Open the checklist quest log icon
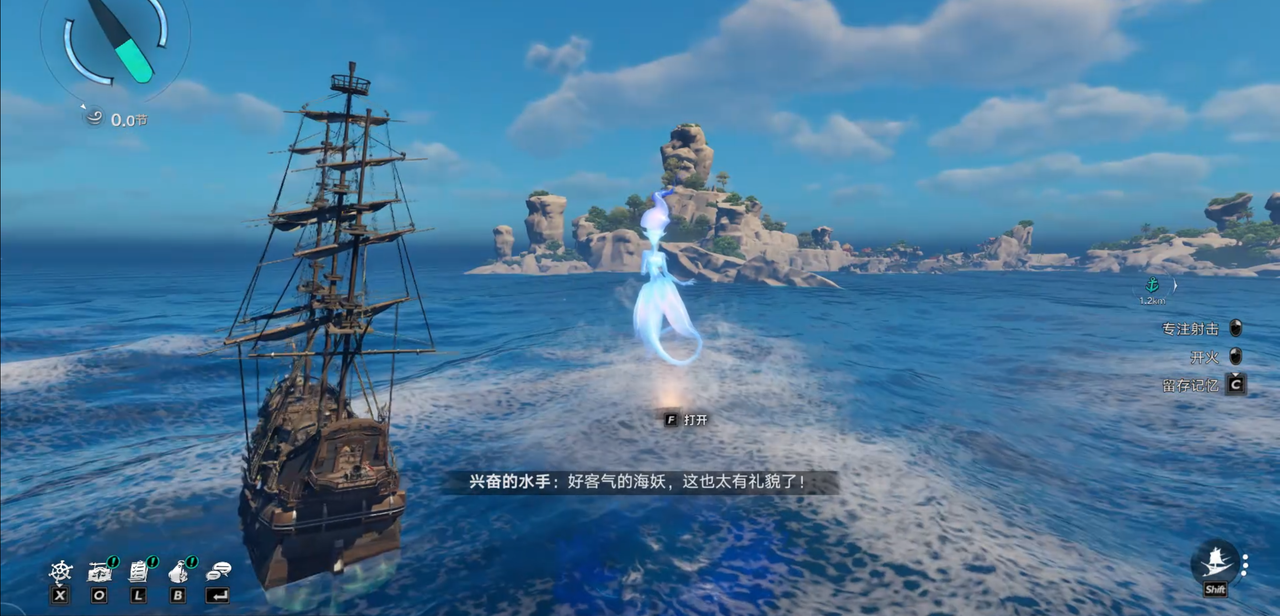 click(x=138, y=572)
